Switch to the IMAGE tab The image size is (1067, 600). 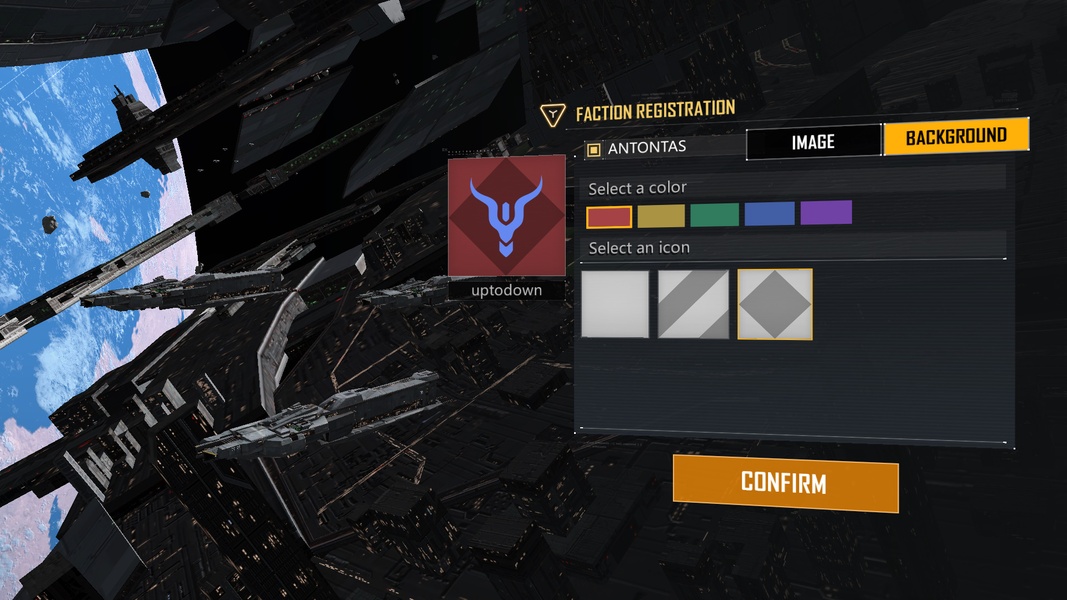coord(813,143)
